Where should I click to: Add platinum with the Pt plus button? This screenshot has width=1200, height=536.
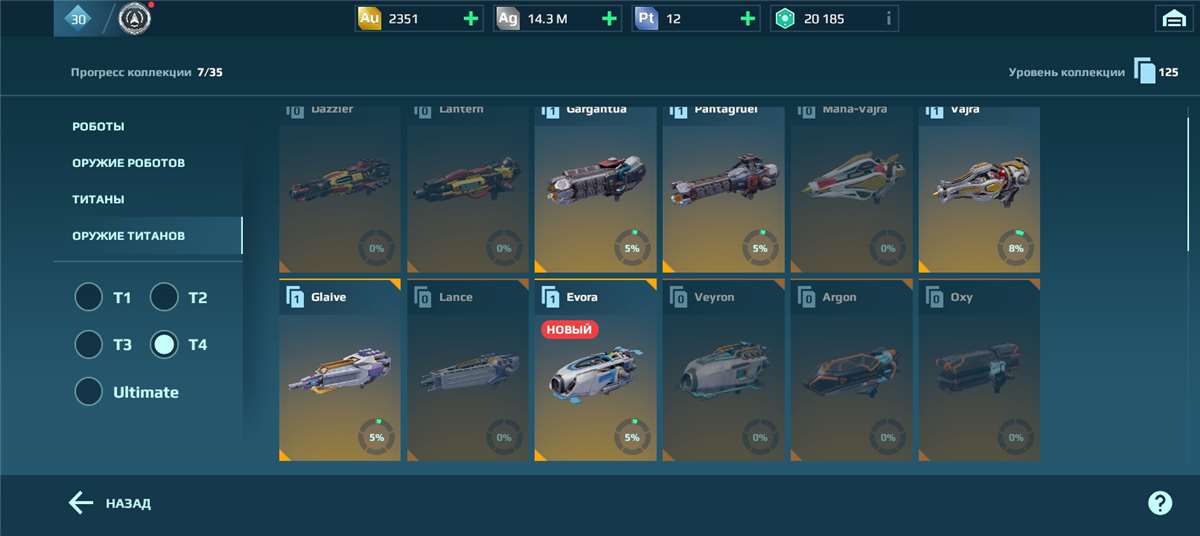click(x=747, y=18)
